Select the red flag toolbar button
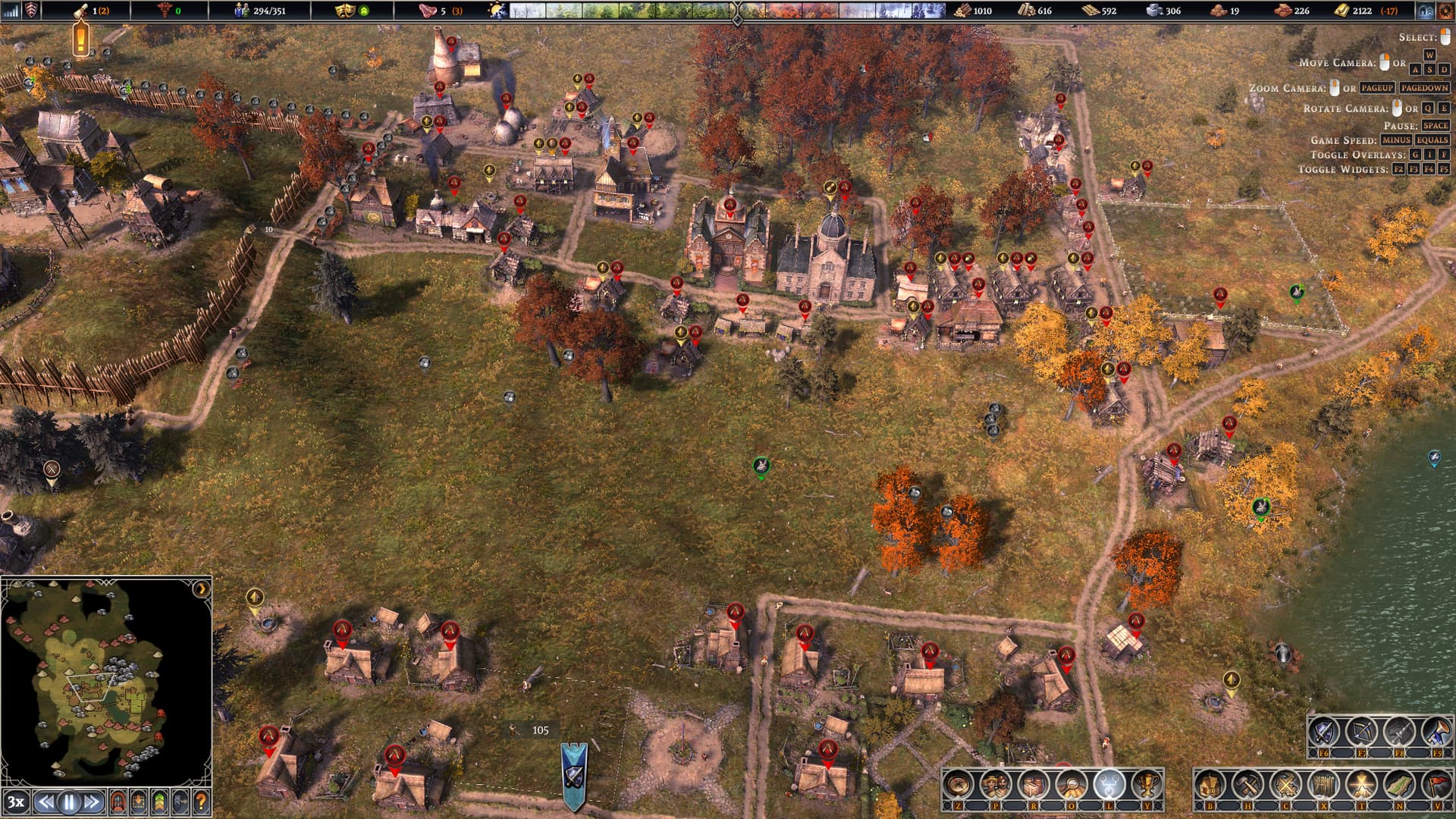The image size is (1456, 819). tap(1436, 786)
